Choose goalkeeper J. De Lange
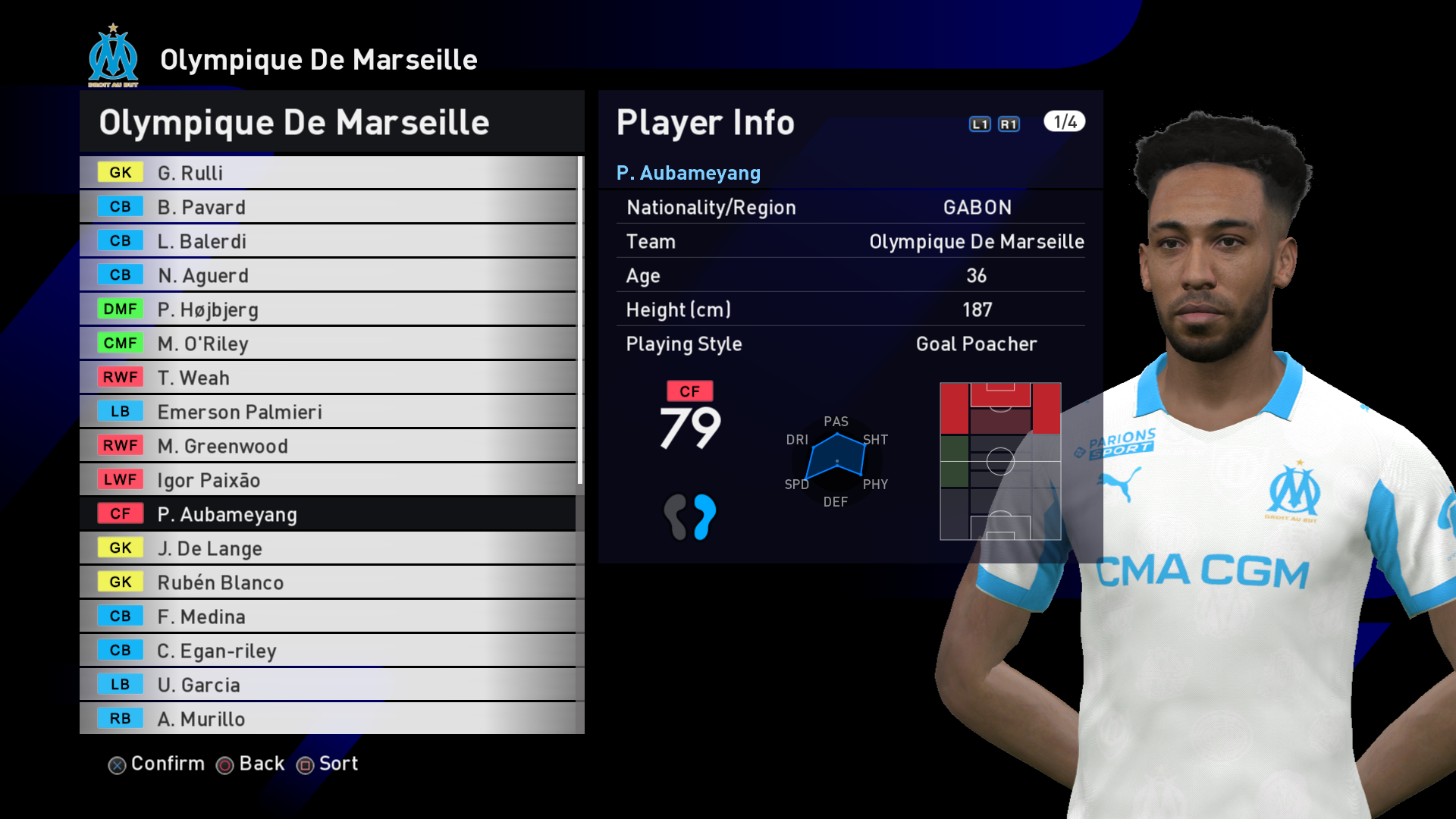This screenshot has height=819, width=1456. [x=328, y=548]
